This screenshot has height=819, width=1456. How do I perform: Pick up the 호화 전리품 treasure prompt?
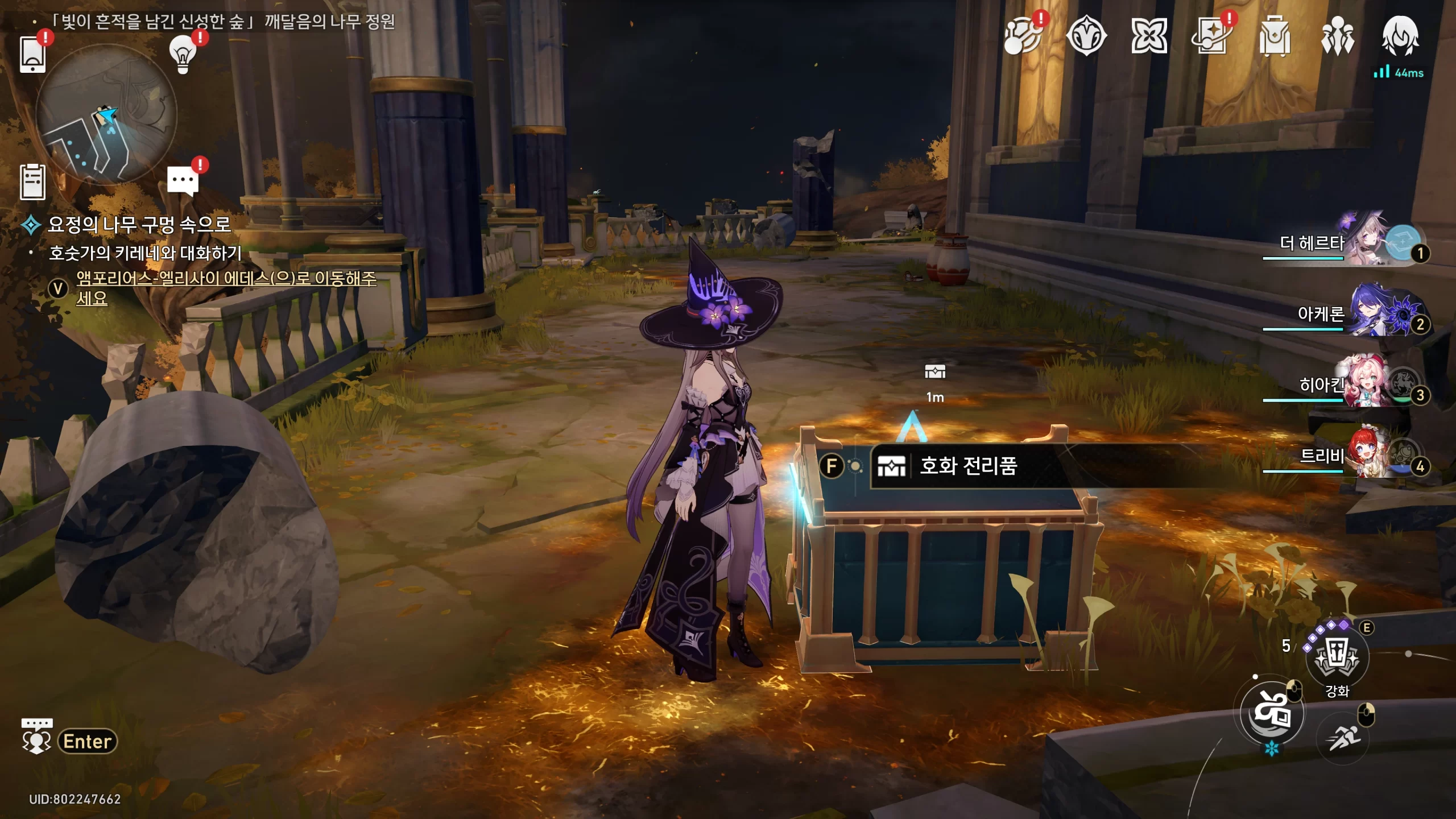click(968, 466)
